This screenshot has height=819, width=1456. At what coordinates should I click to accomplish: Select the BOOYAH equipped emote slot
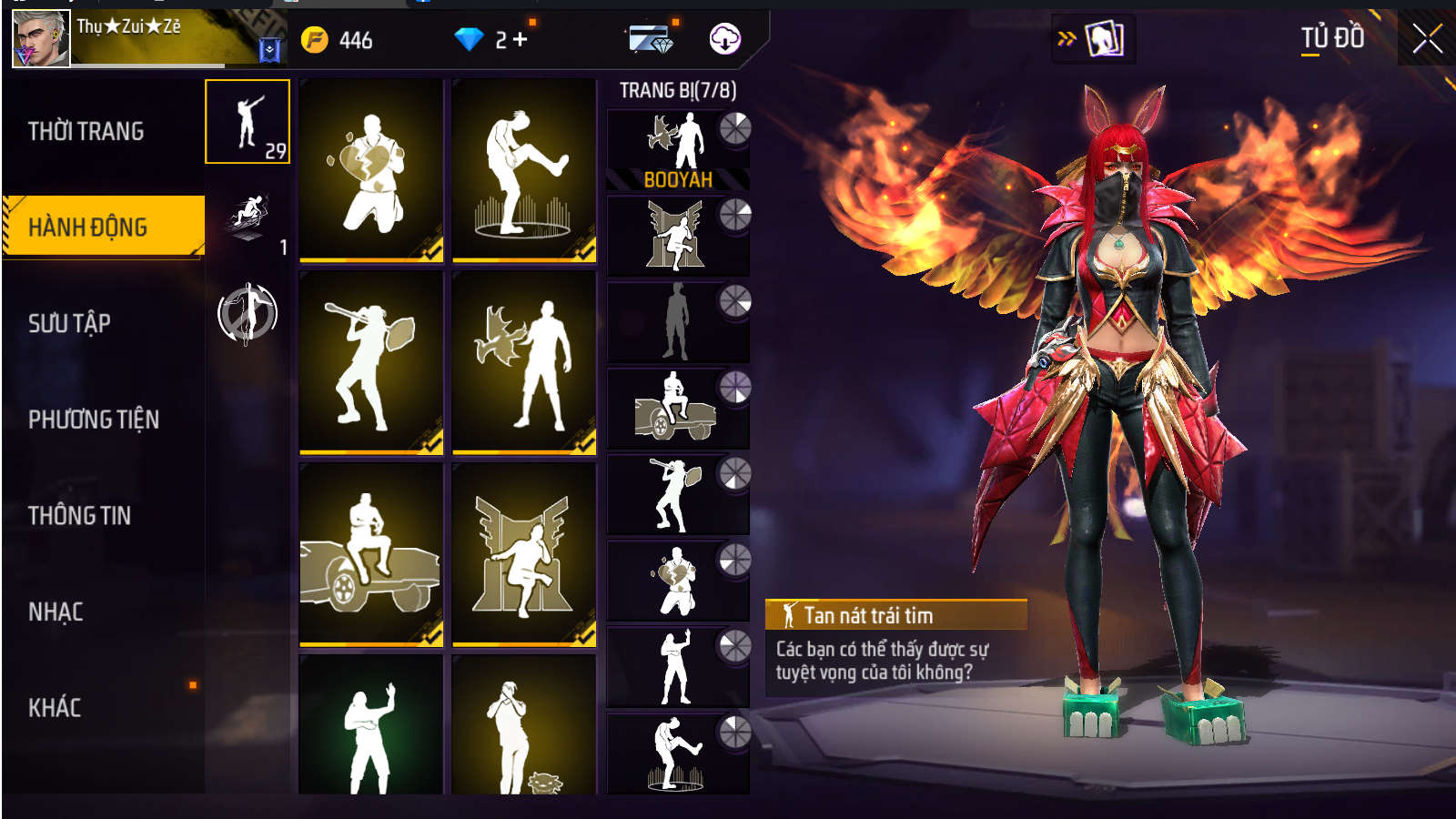(678, 150)
